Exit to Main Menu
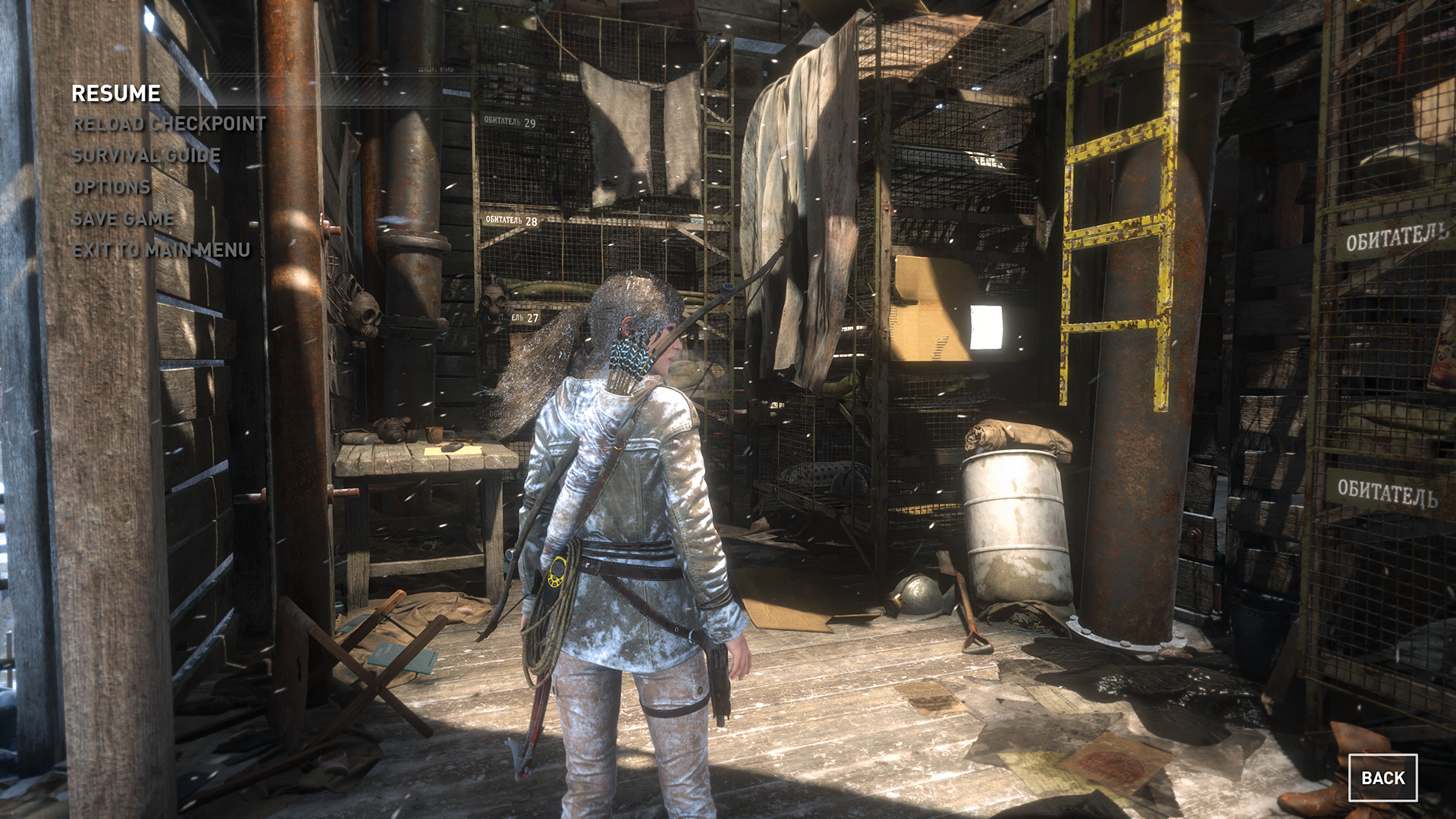Screen dimensions: 1456x819 [x=162, y=250]
